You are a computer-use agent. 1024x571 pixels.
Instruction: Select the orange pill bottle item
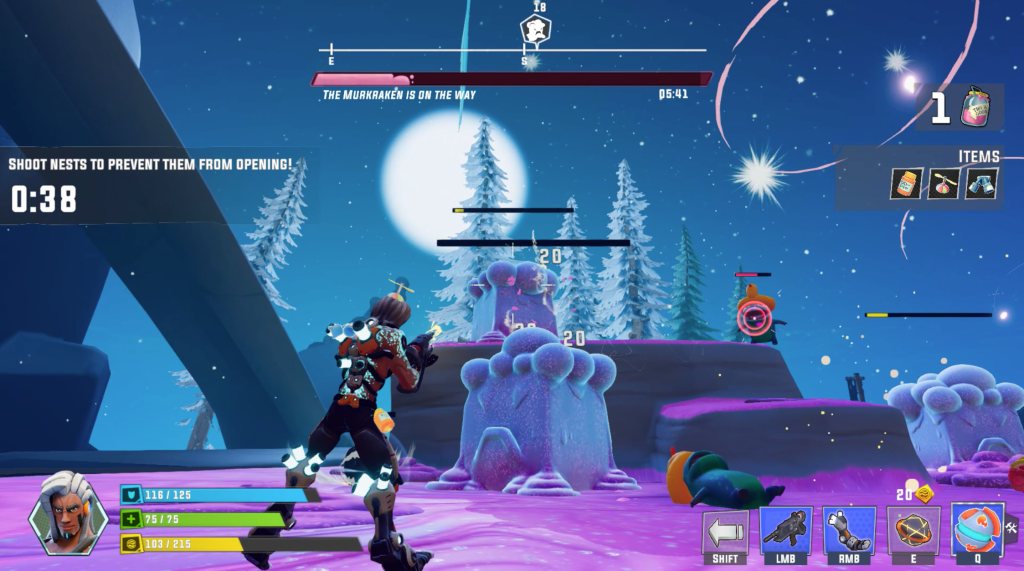[x=908, y=183]
